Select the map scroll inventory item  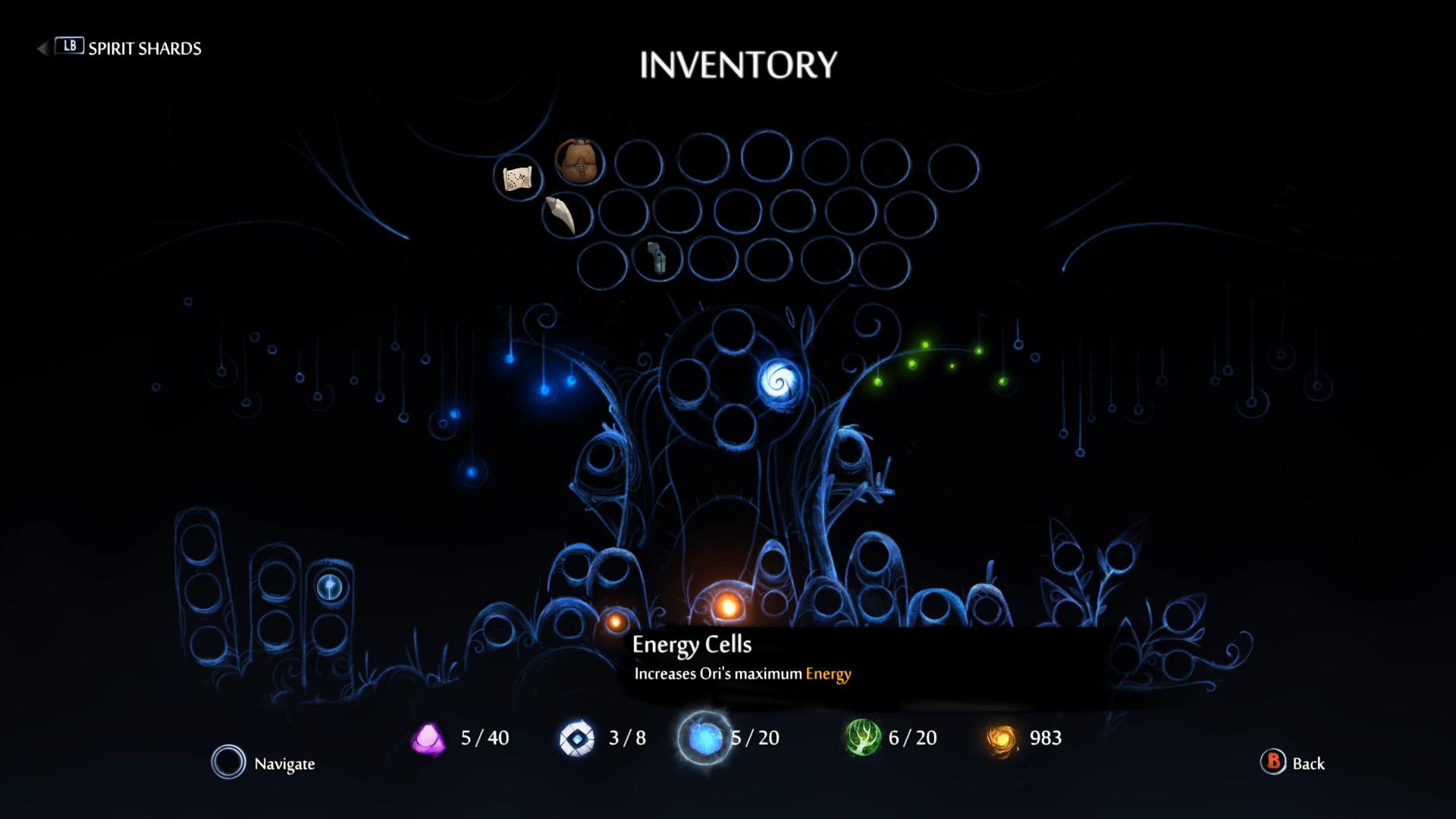(x=519, y=178)
